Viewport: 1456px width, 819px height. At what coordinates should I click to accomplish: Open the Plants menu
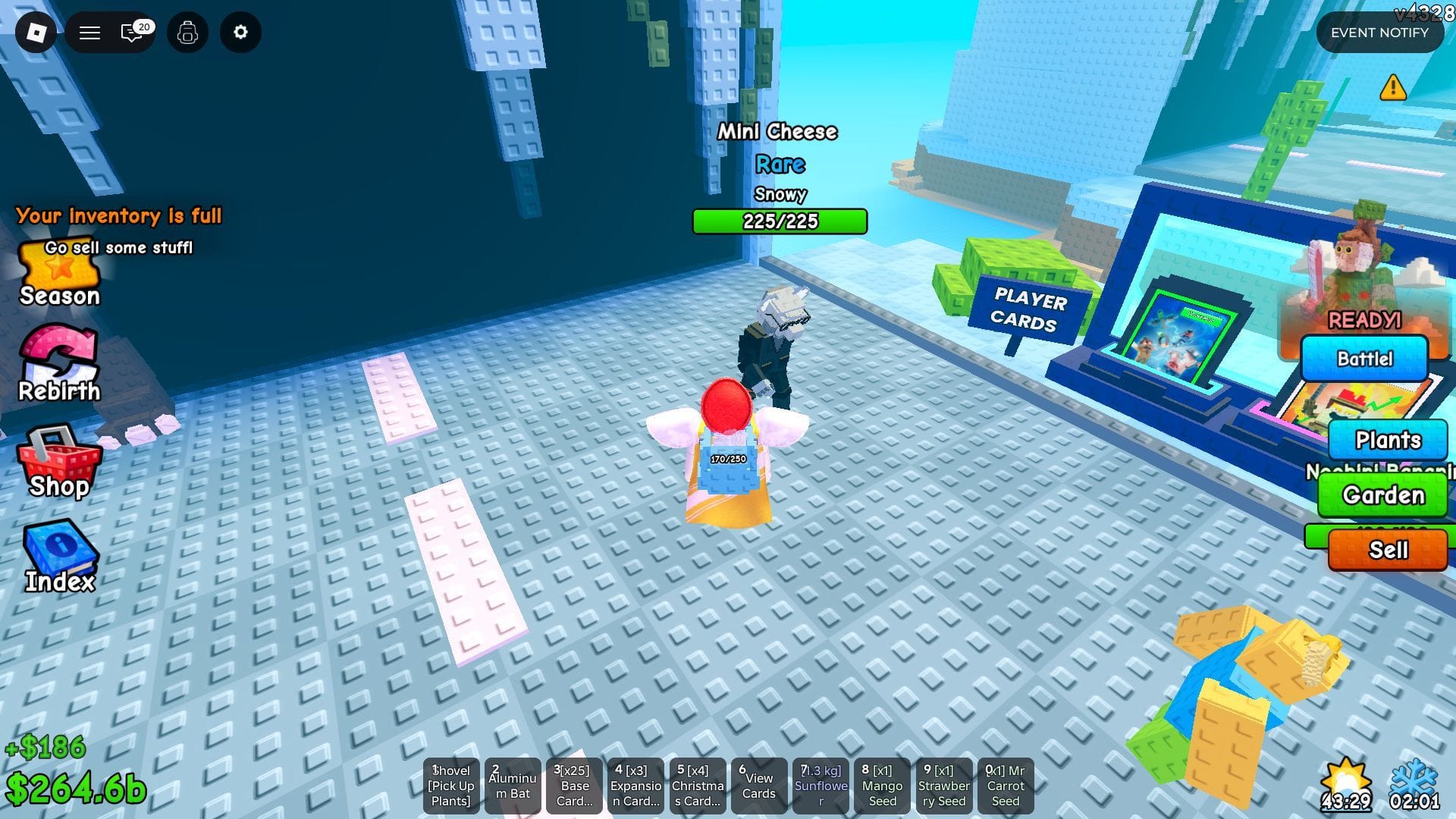pos(1388,440)
